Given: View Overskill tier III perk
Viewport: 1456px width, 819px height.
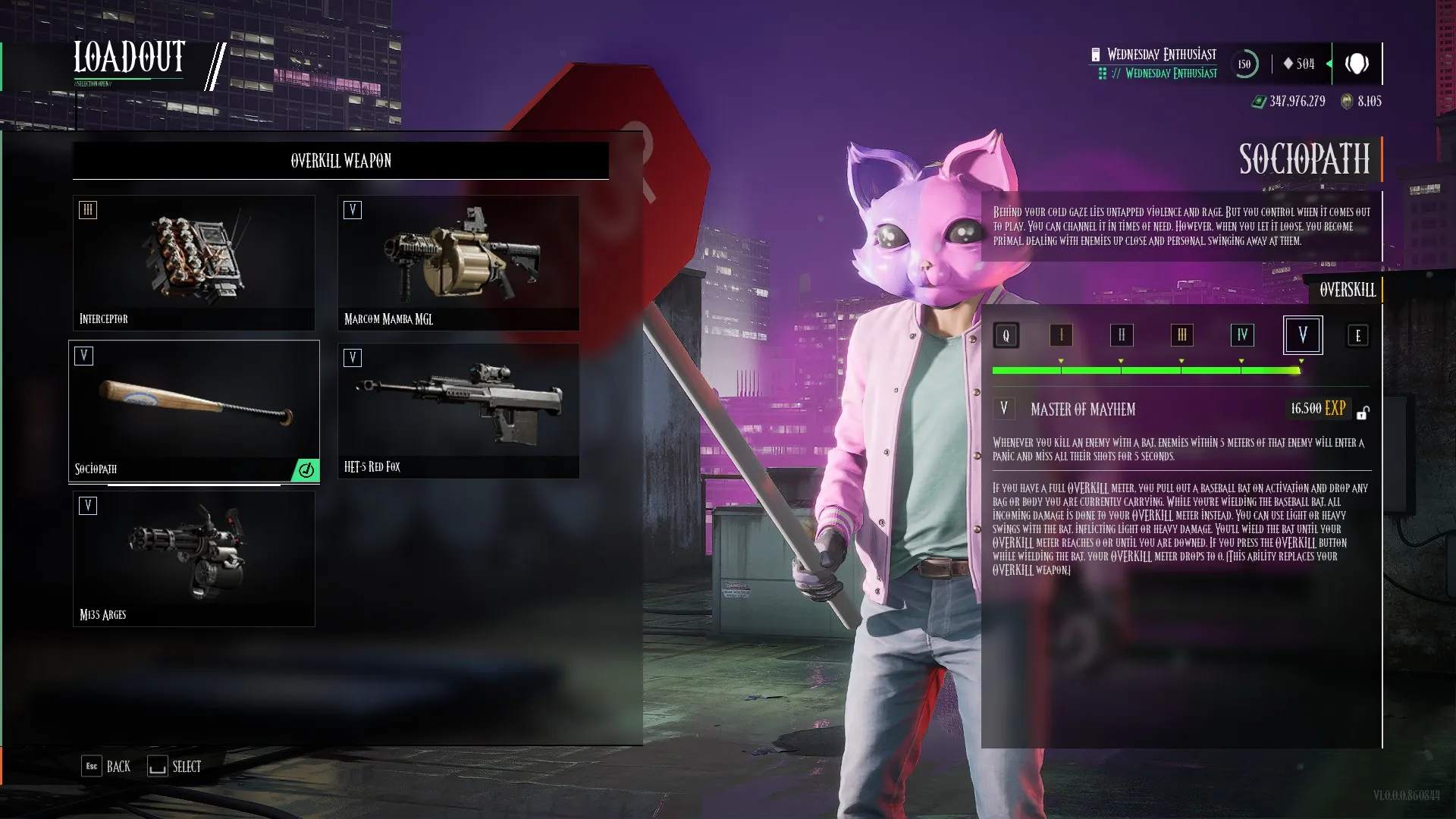Looking at the screenshot, I should (x=1181, y=335).
